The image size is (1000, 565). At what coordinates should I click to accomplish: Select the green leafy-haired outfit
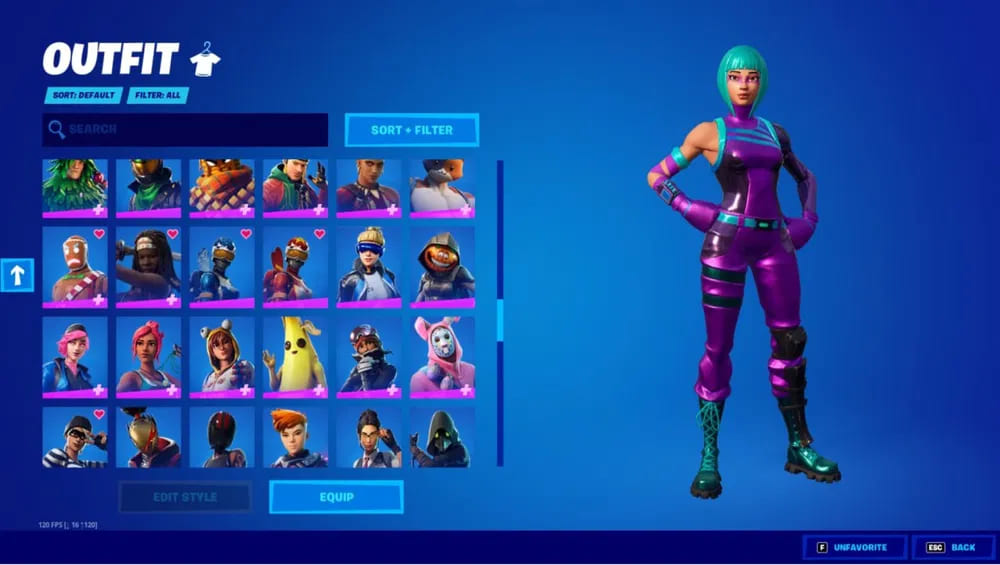(75, 187)
